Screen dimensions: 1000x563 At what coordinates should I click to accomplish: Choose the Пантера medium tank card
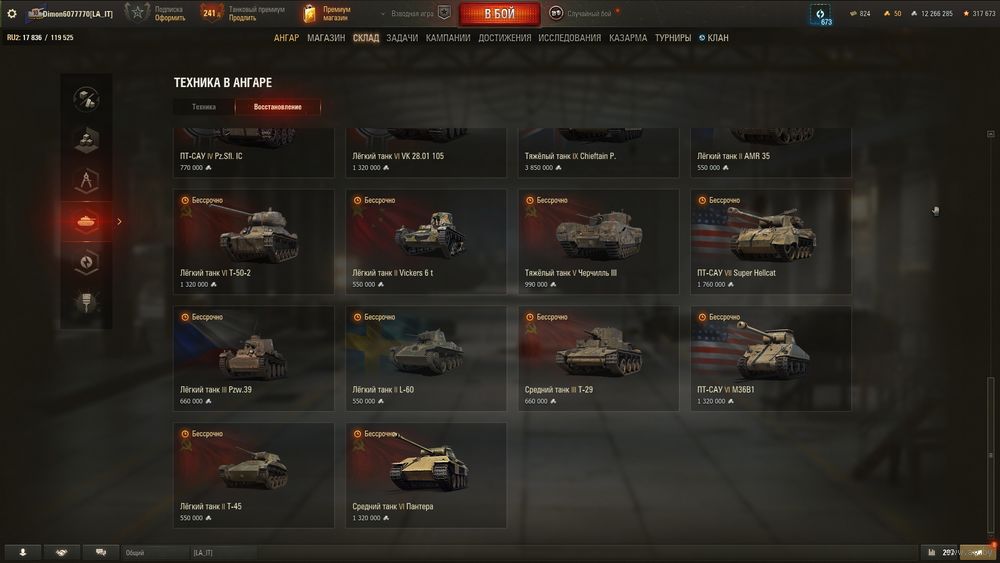(x=426, y=475)
